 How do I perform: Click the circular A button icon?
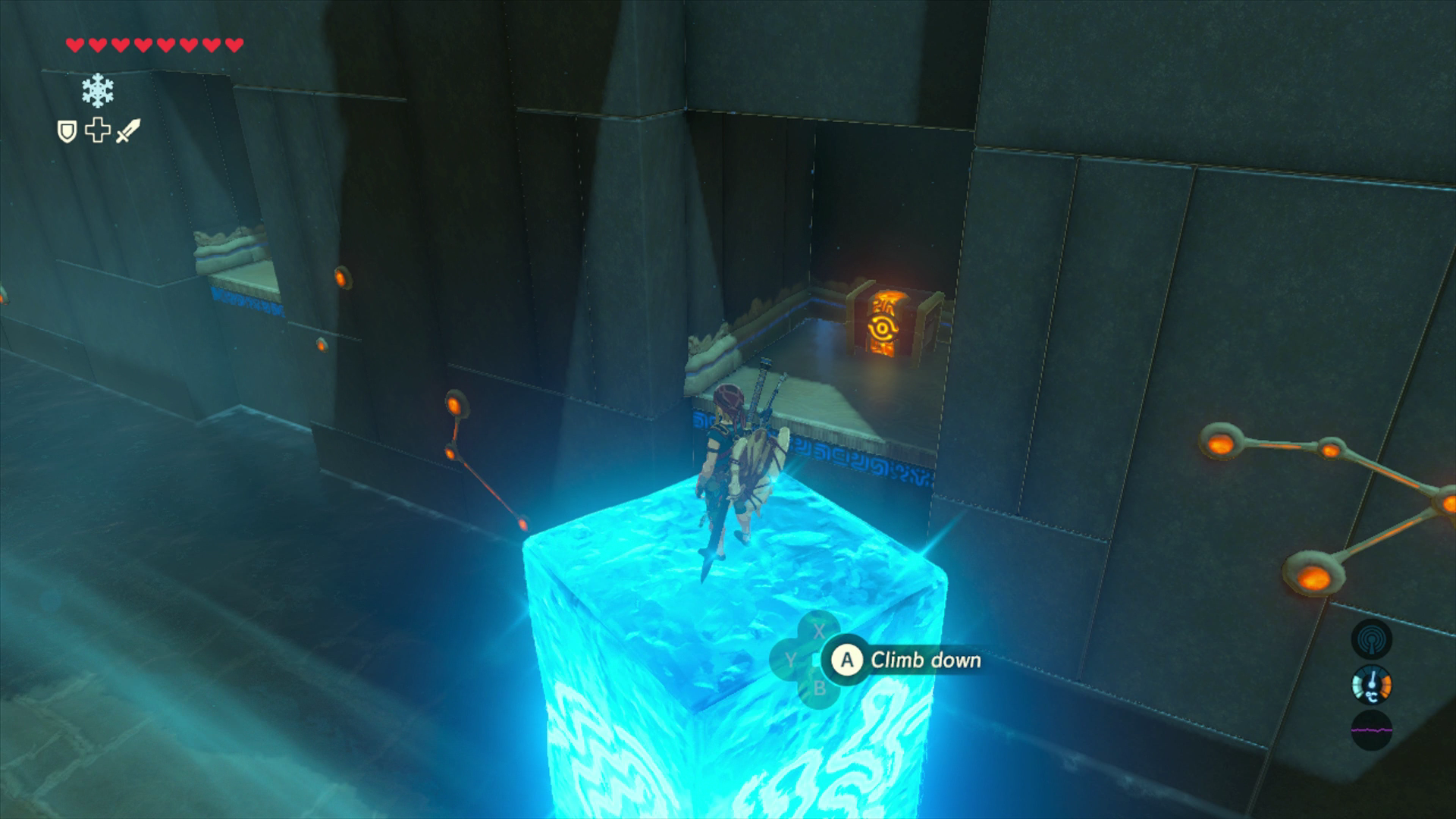848,660
